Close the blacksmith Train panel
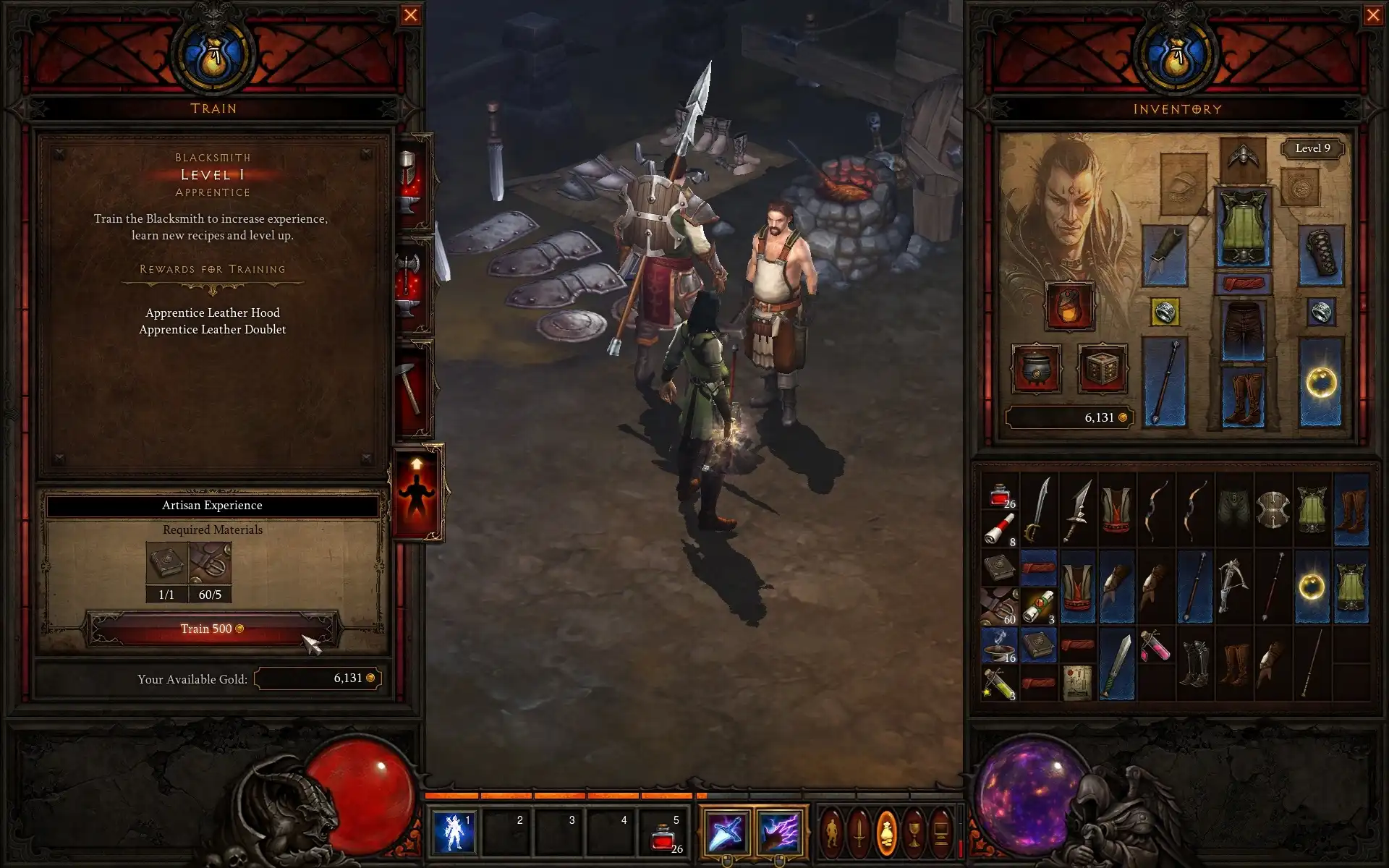 click(x=410, y=15)
